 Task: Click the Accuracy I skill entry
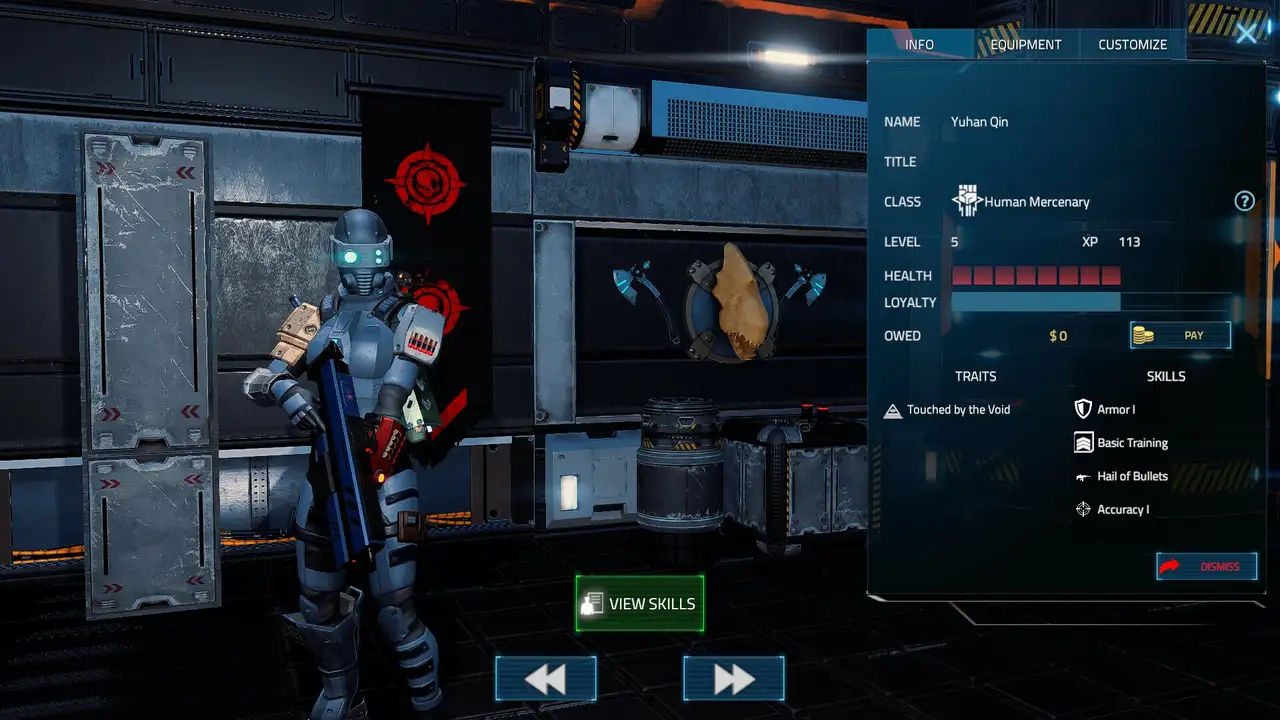point(1122,510)
